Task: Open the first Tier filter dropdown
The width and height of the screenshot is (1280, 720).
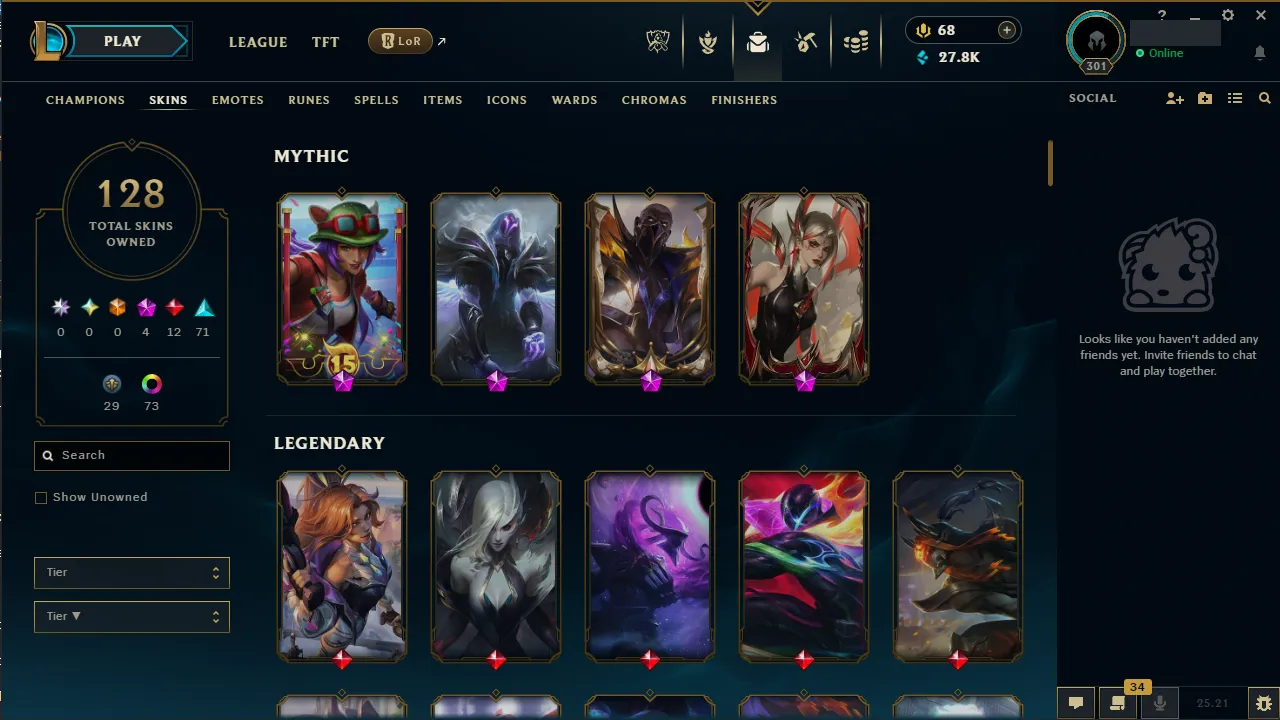Action: click(x=131, y=572)
